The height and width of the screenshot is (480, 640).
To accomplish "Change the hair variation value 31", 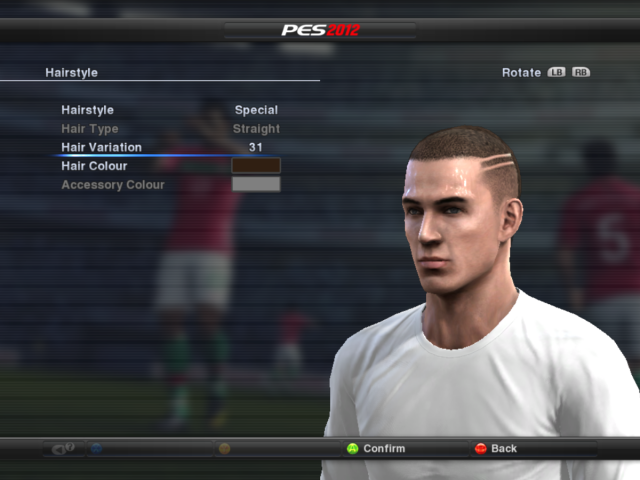I will tap(256, 147).
